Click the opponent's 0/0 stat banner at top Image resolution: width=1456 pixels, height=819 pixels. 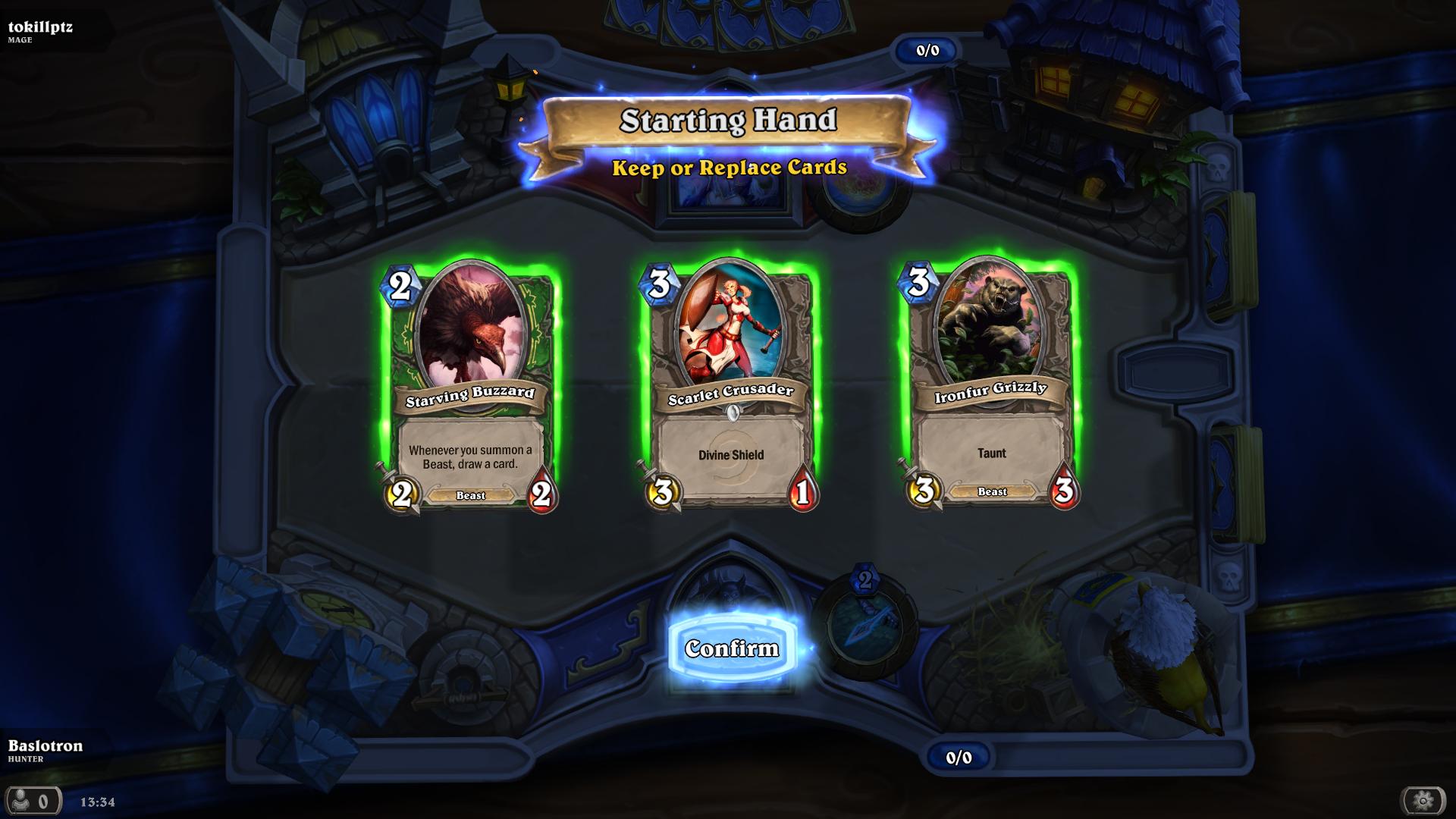pos(927,52)
